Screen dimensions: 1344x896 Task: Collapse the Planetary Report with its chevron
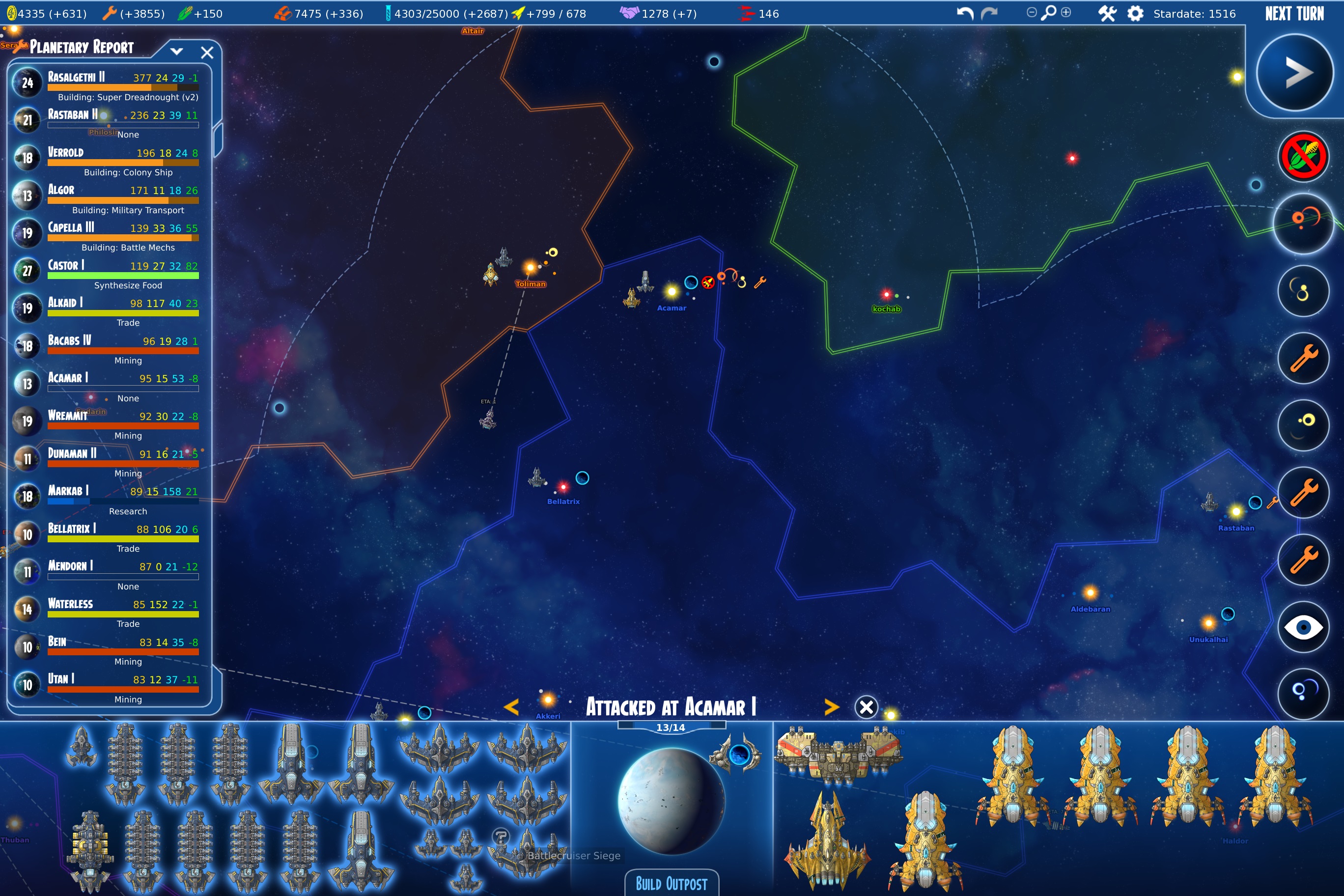177,51
